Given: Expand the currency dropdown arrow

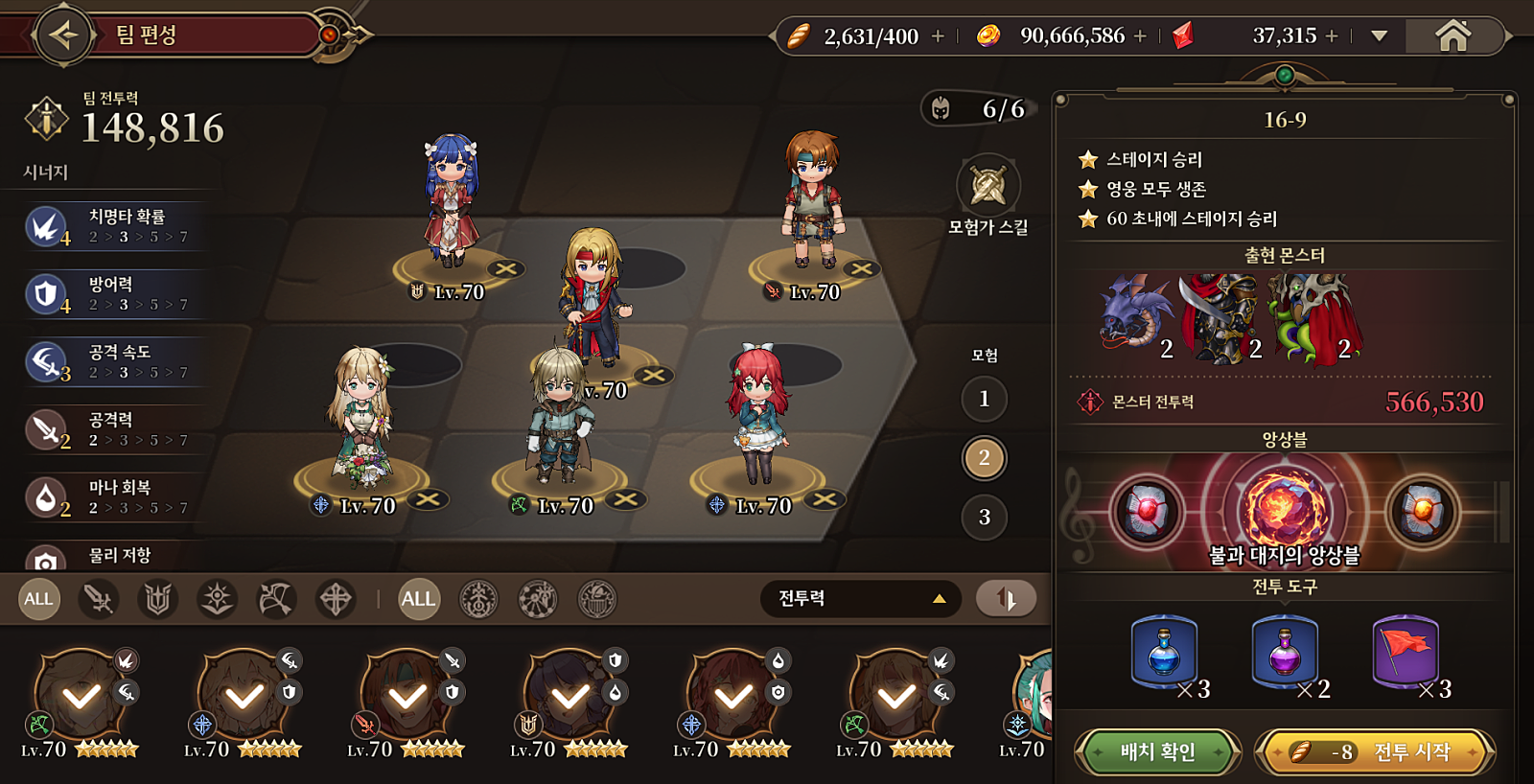Looking at the screenshot, I should [x=1380, y=36].
